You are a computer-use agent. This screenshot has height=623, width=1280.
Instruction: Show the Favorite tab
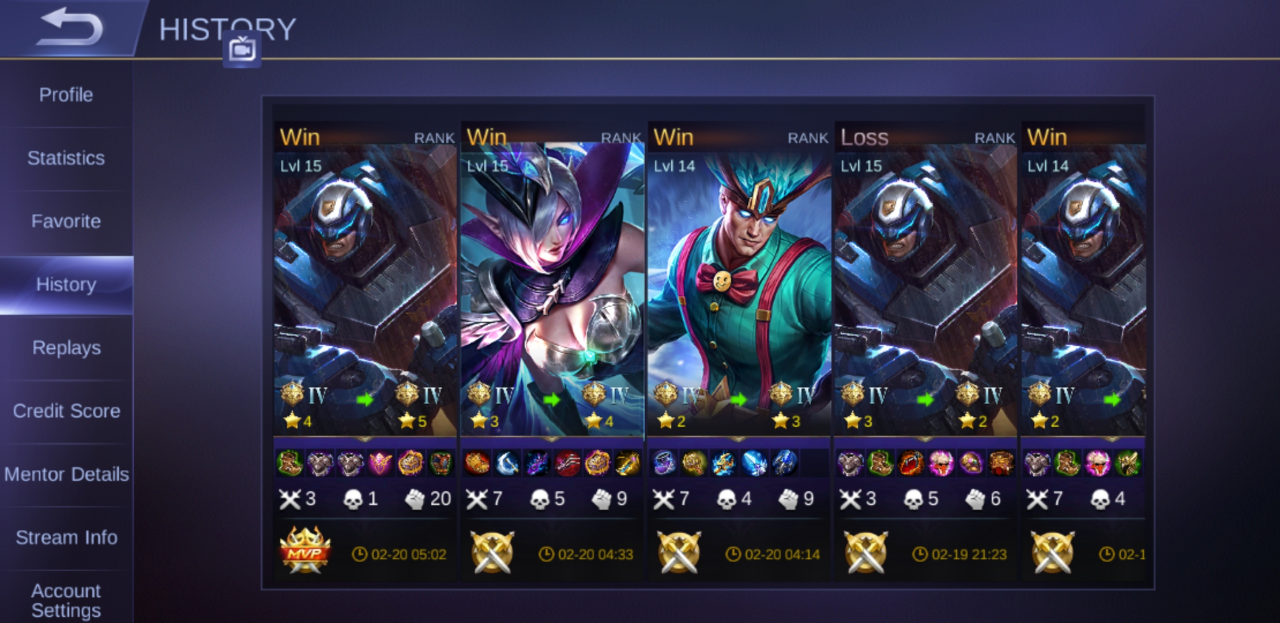[x=66, y=221]
